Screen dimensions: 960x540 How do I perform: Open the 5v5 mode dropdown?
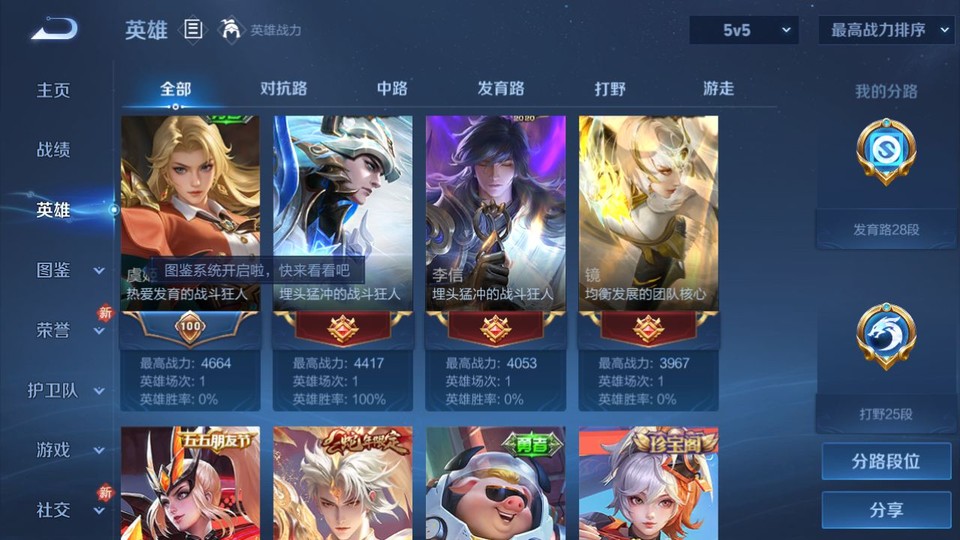click(744, 30)
